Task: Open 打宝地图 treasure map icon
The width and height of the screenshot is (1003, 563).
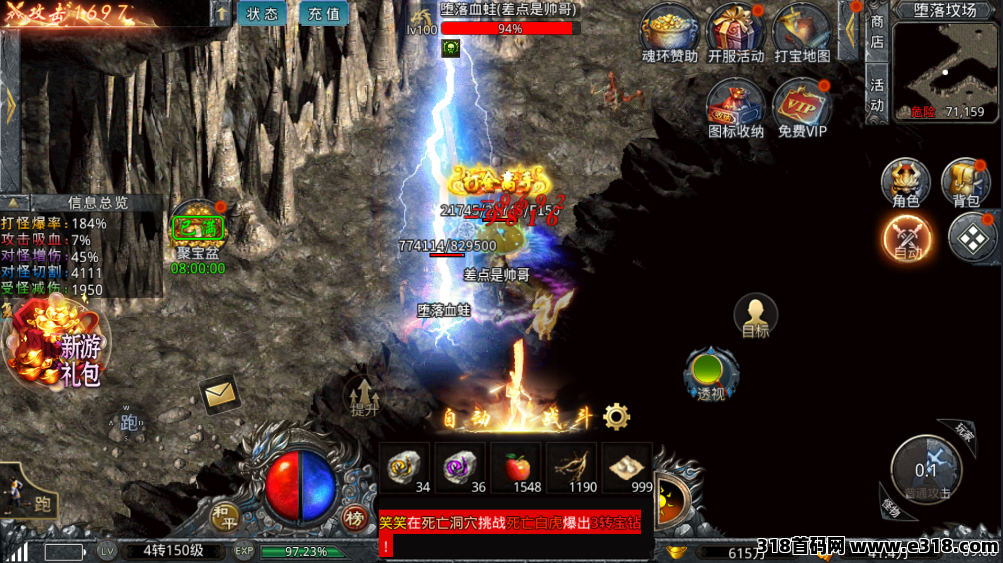Action: 801,33
